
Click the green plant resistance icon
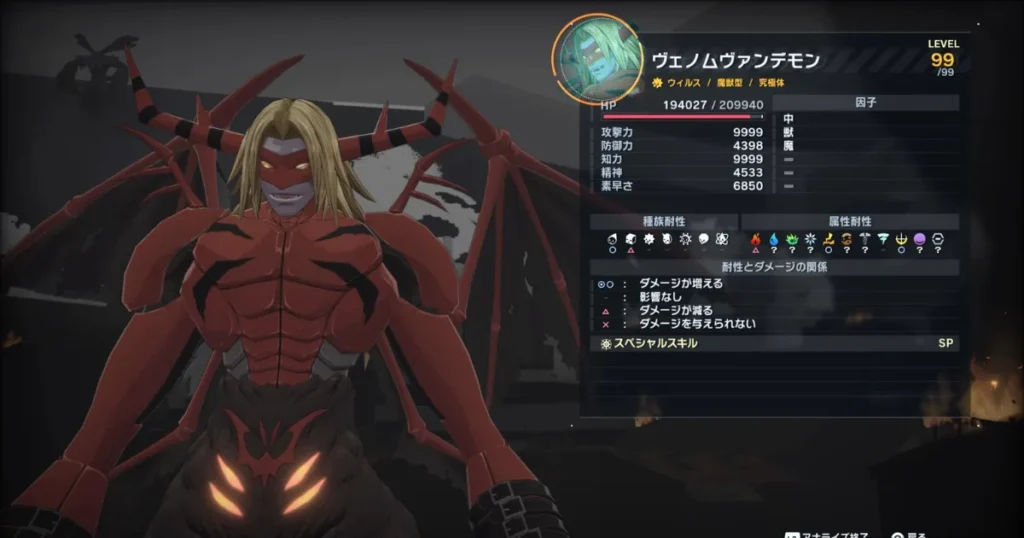792,240
